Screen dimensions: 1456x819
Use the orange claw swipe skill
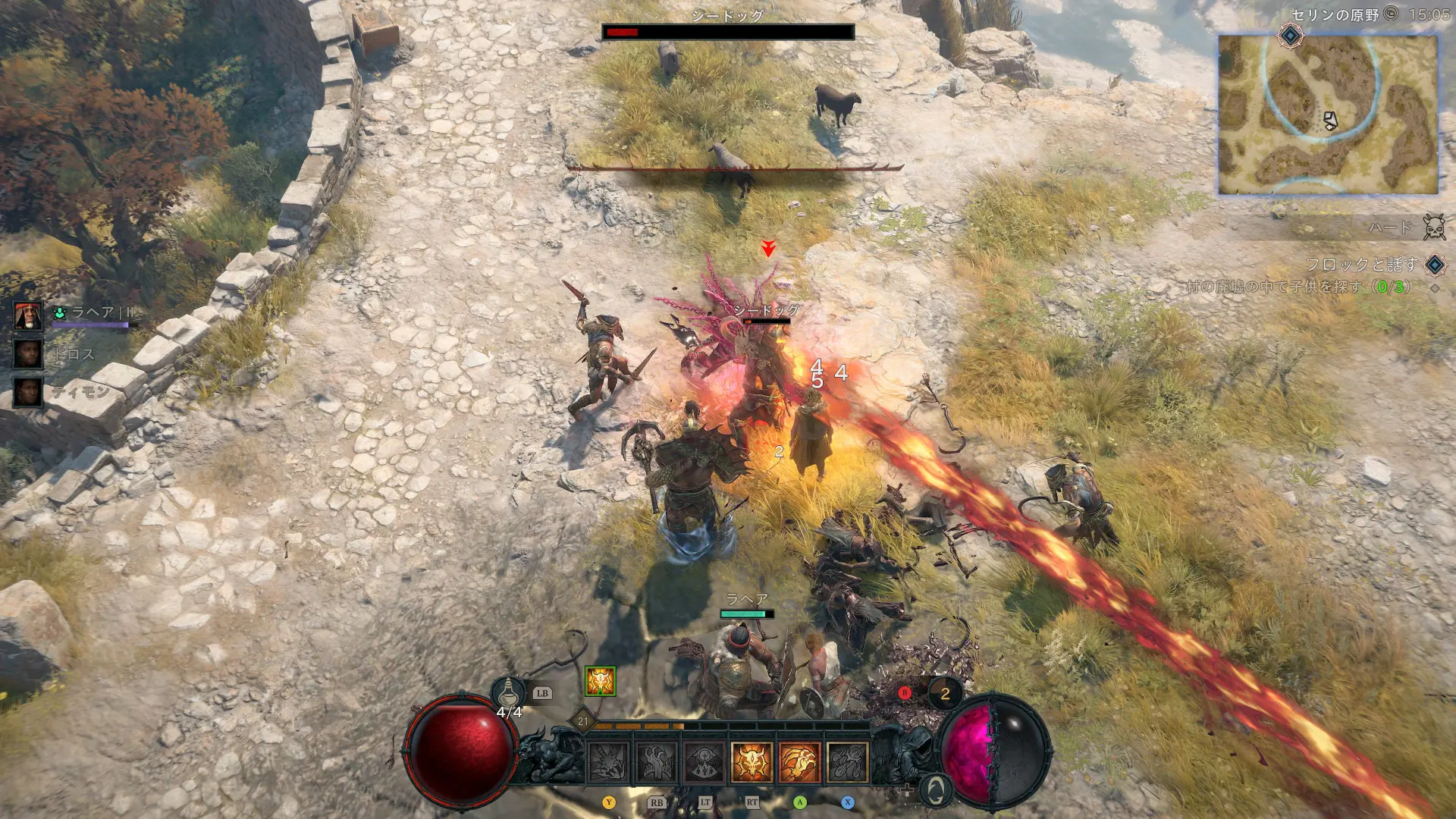pos(799,761)
